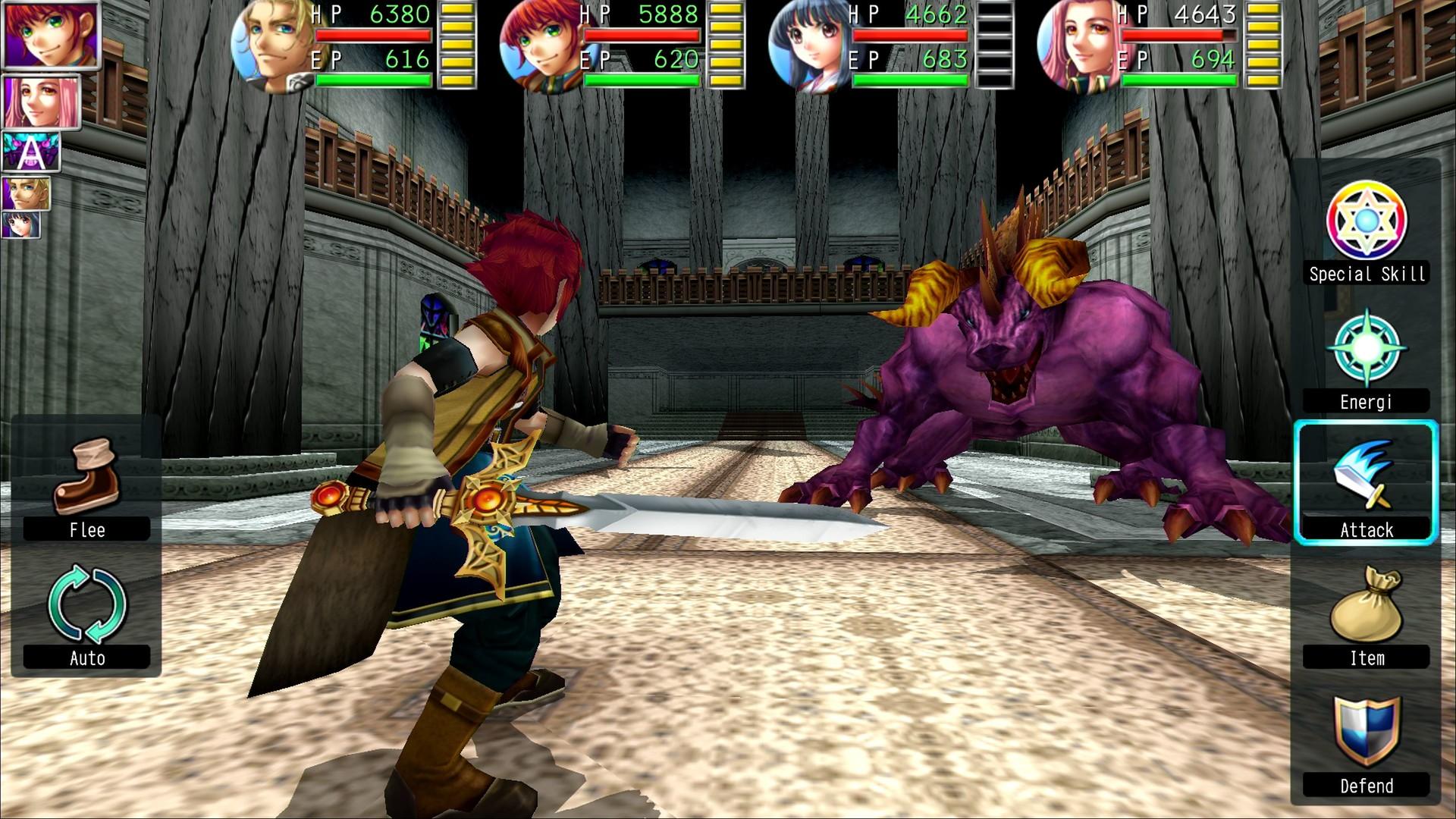Open the Item bag icon
Viewport: 1456px width, 819px height.
pos(1365,599)
